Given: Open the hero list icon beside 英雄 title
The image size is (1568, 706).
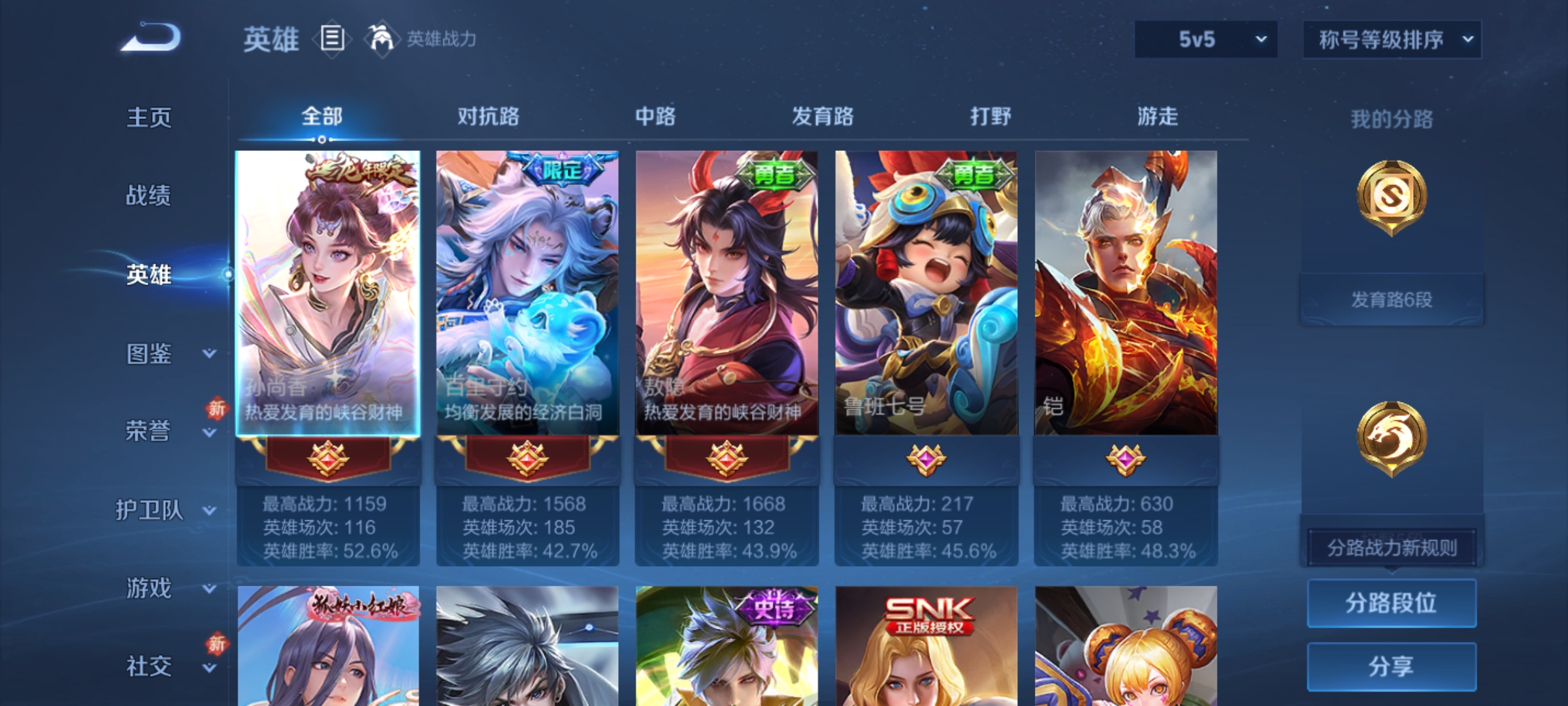Looking at the screenshot, I should [332, 39].
